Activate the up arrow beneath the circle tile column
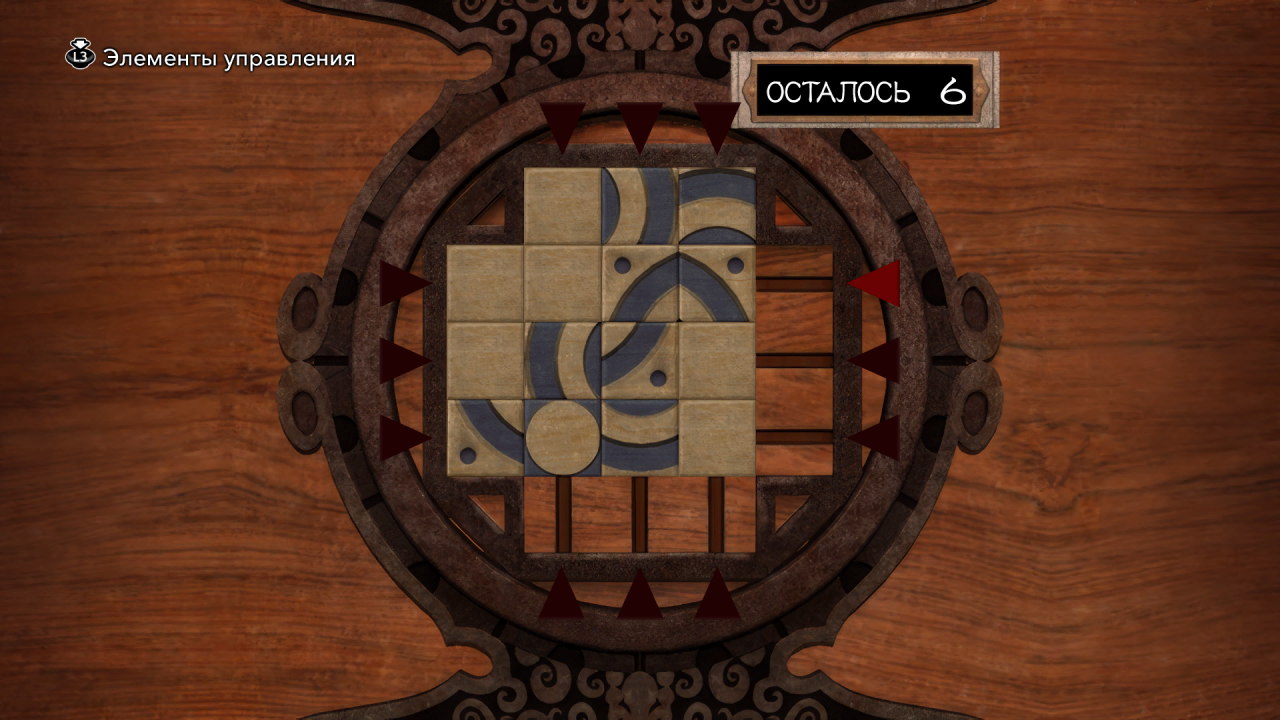This screenshot has height=720, width=1280. coord(563,594)
